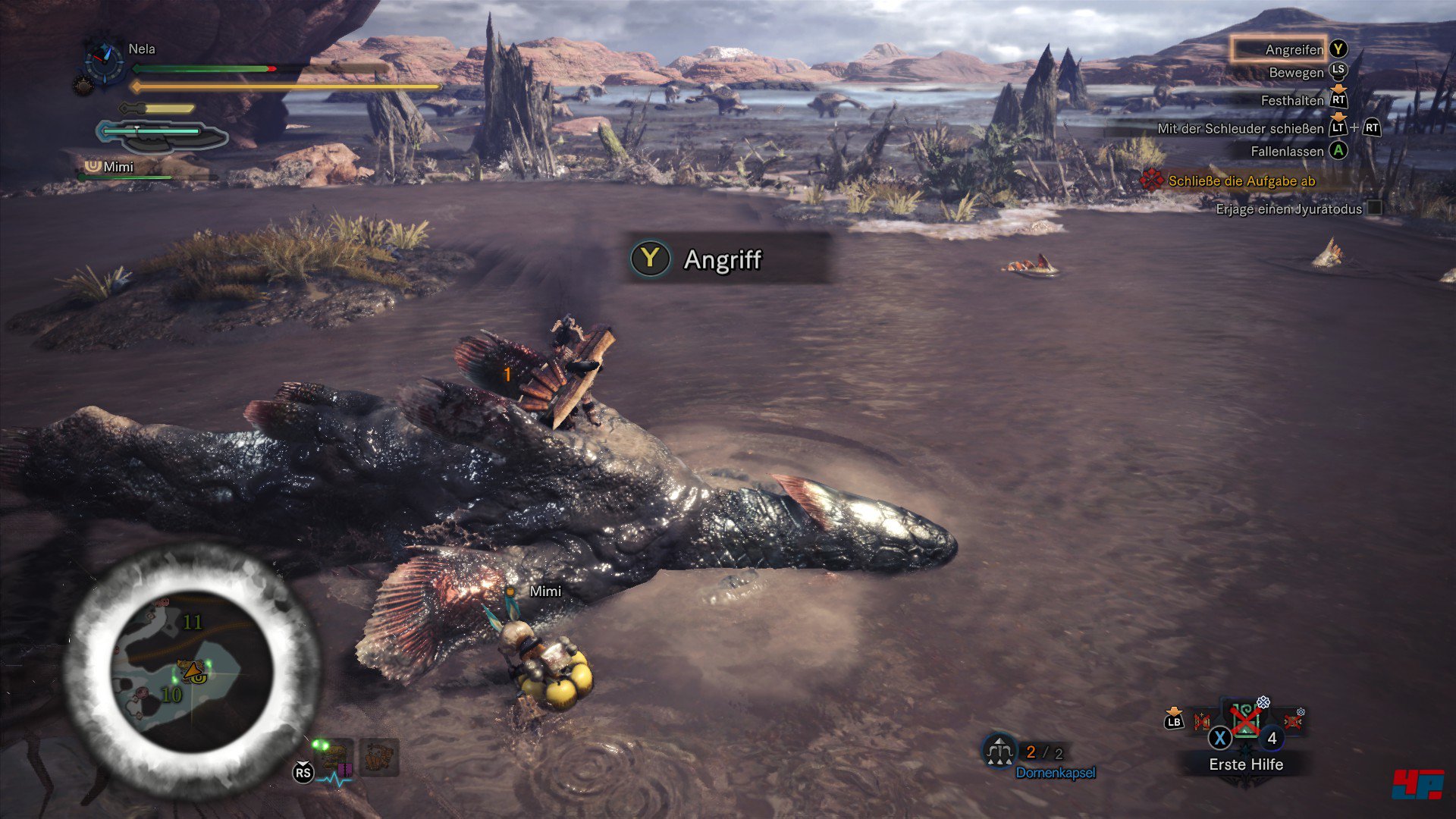Tick the 'Erjage einen Jyuratodus' objective box

tap(1373, 208)
